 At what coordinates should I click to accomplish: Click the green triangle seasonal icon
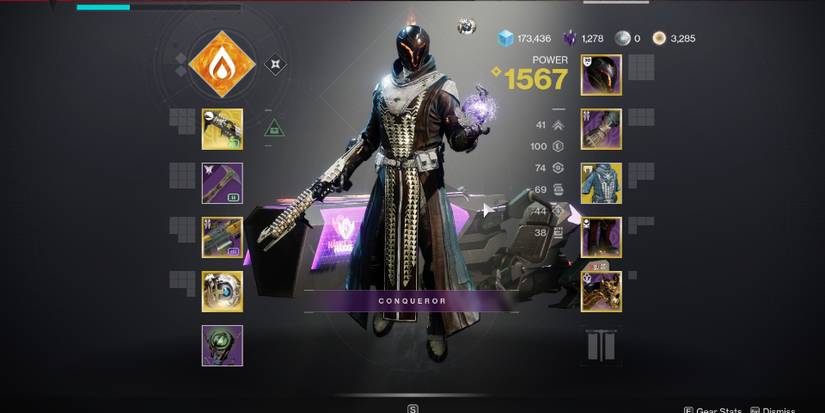[x=274, y=128]
